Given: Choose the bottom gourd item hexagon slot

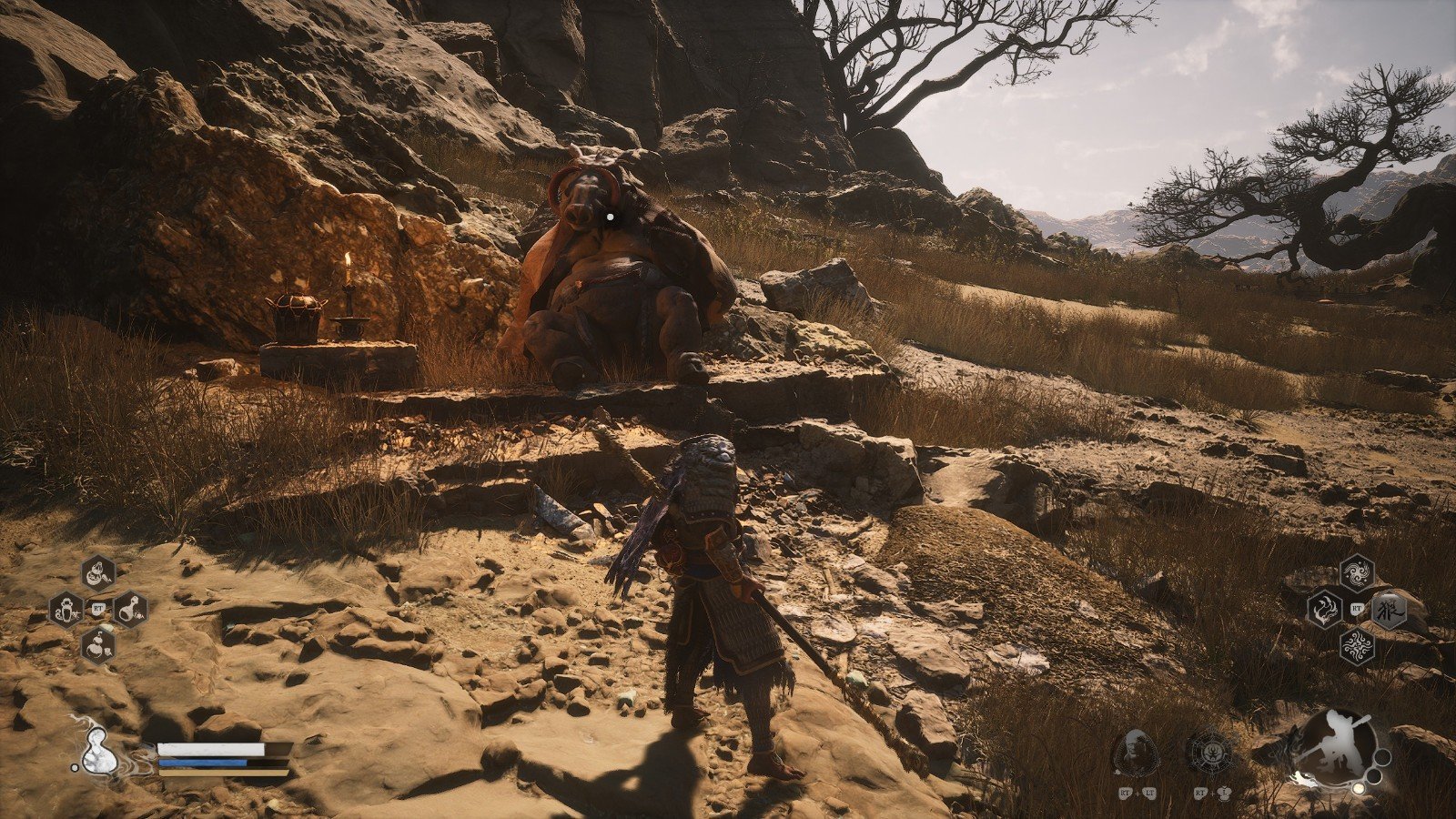Looking at the screenshot, I should (98, 644).
